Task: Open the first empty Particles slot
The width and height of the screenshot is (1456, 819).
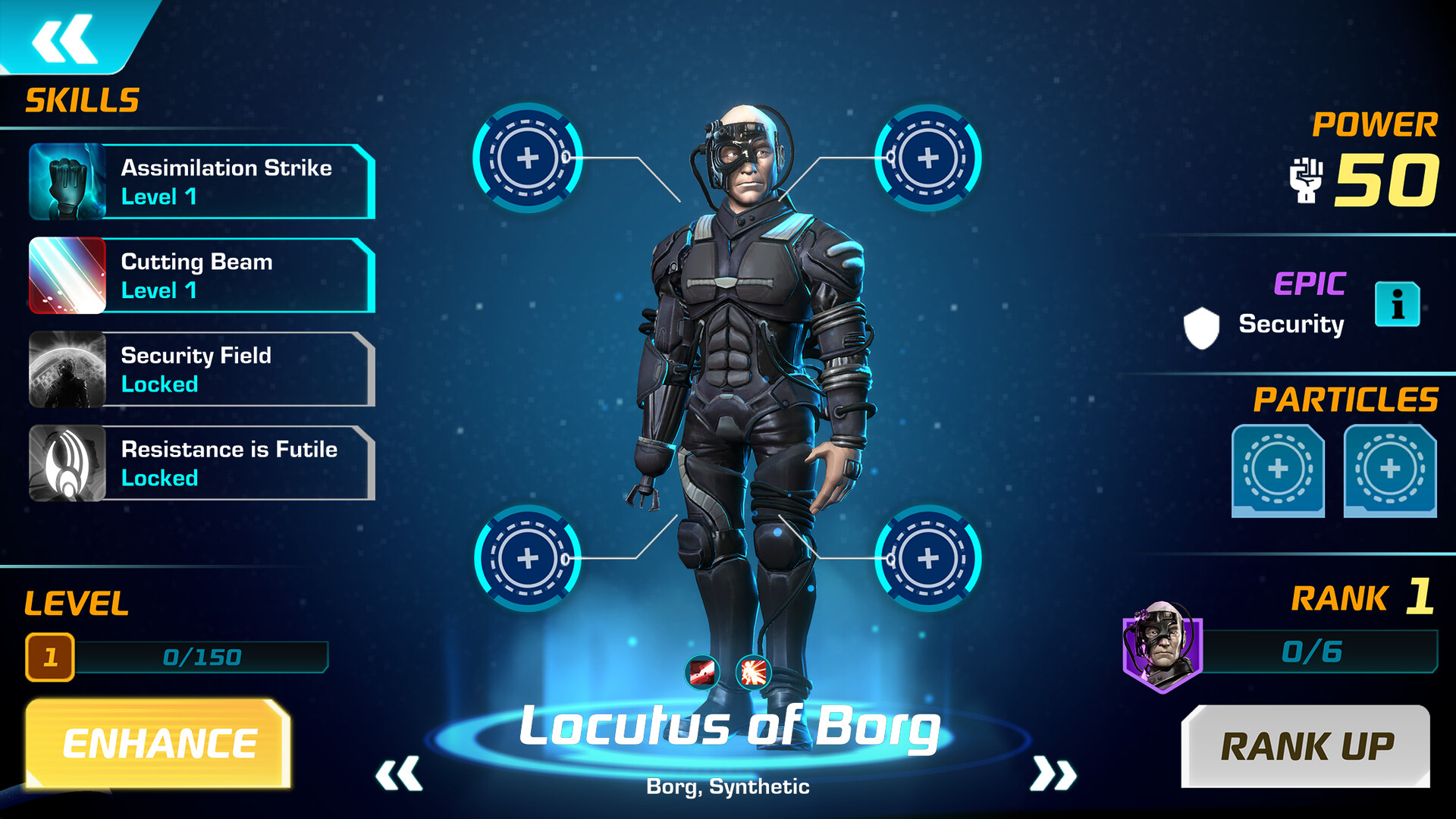Action: coord(1277,470)
